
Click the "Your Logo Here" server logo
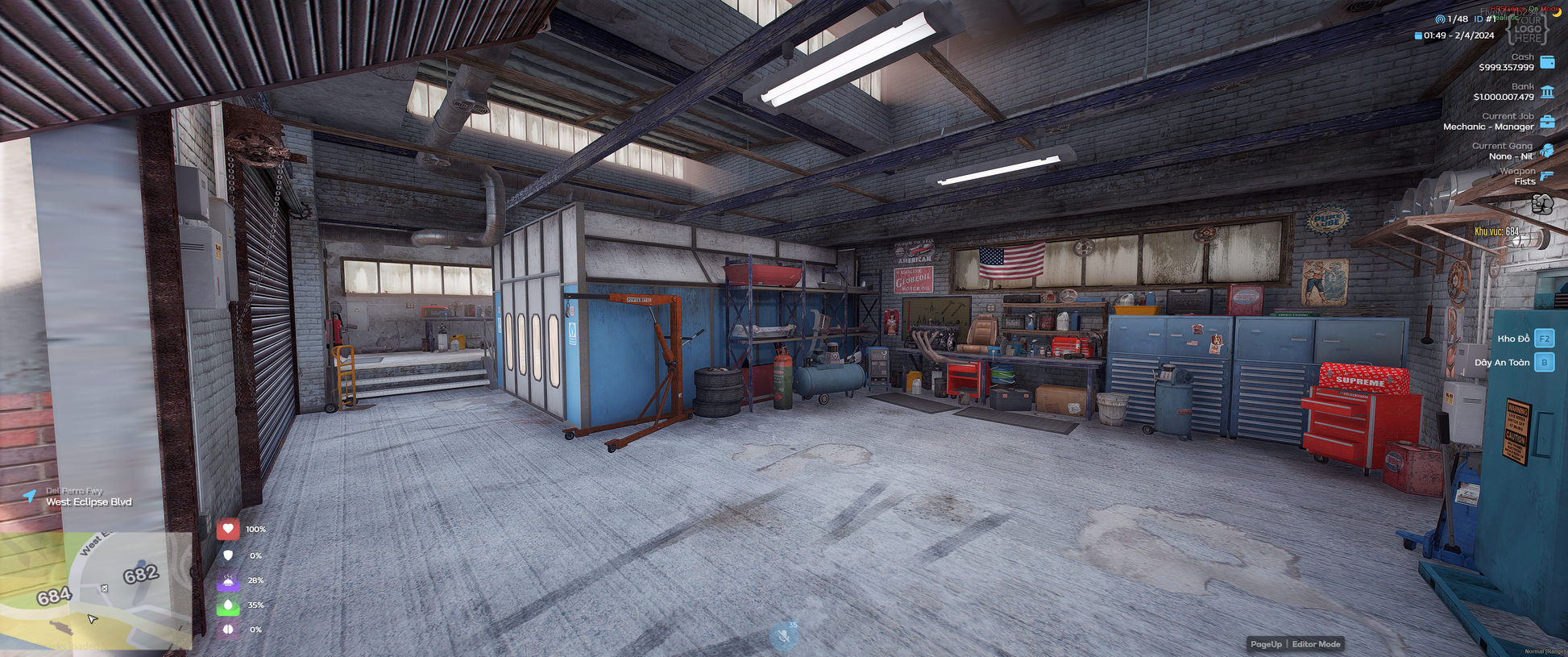[x=1528, y=29]
